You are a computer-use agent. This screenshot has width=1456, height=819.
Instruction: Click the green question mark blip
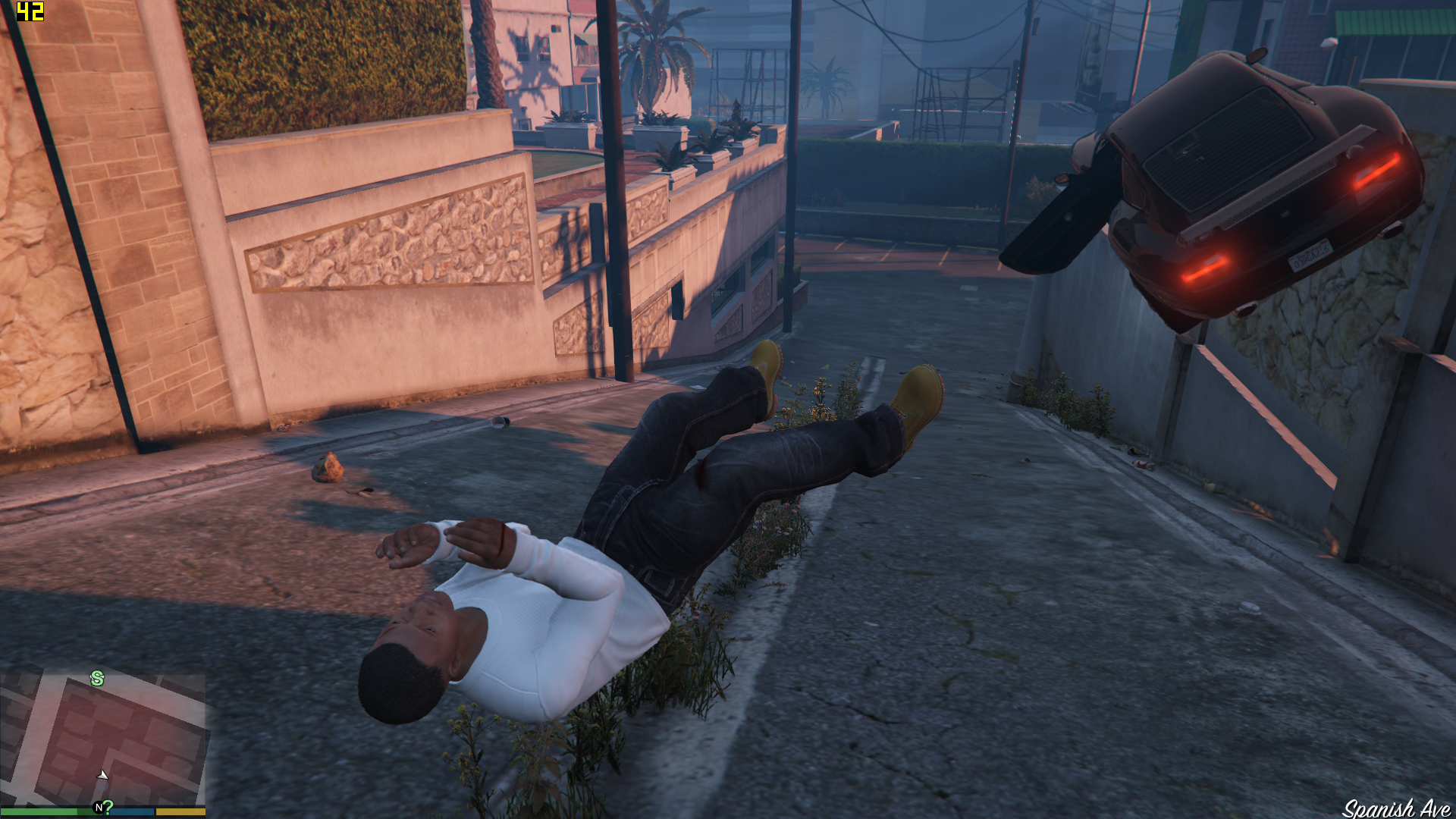(108, 807)
